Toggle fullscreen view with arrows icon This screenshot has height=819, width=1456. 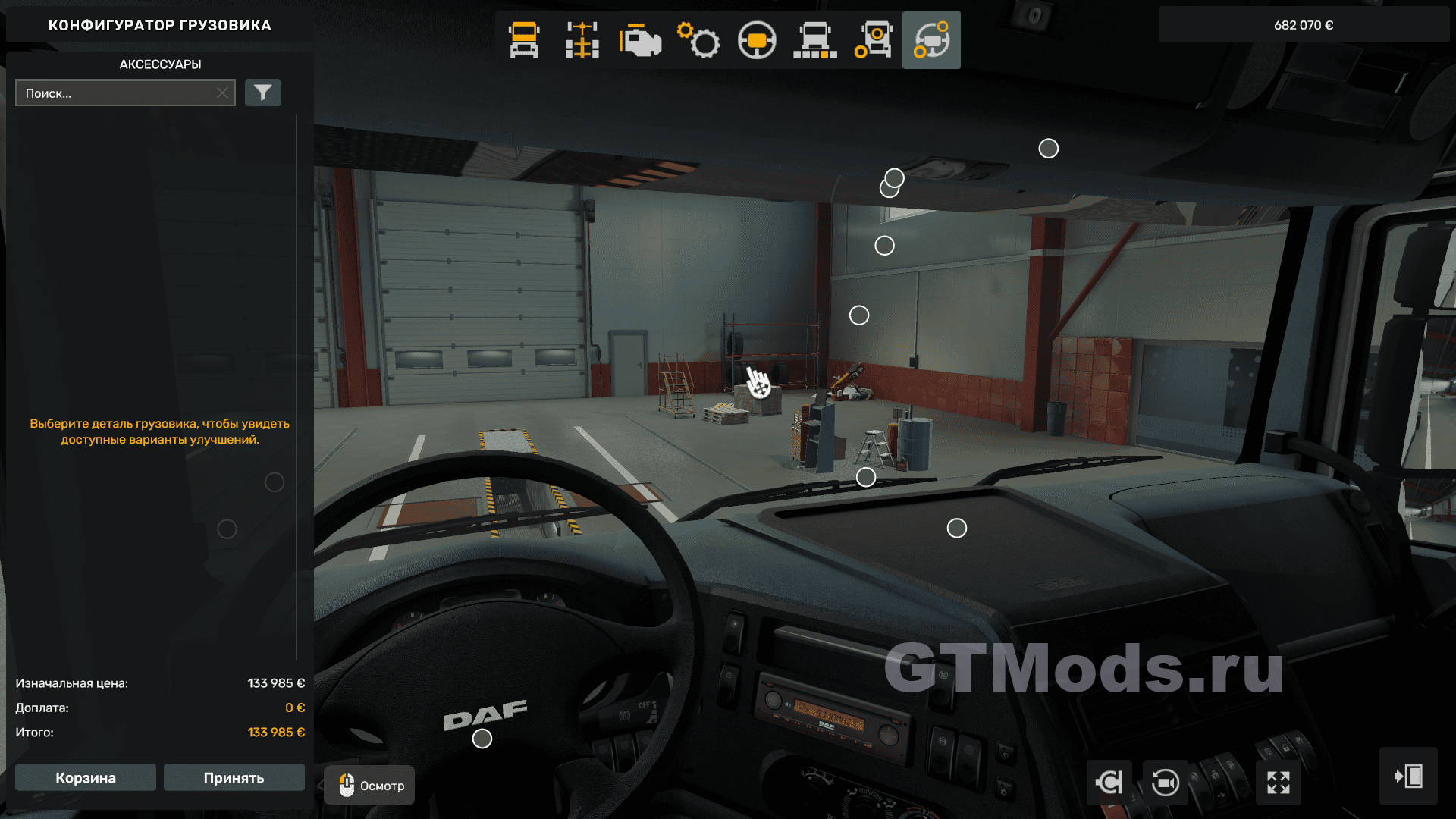[1279, 782]
